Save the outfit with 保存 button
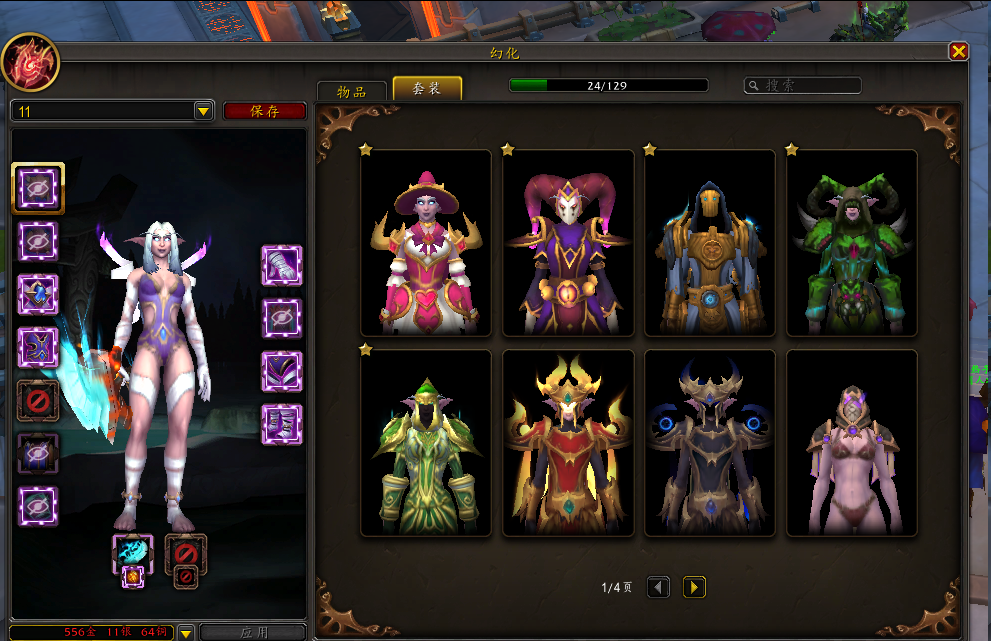991x641 pixels. point(264,111)
